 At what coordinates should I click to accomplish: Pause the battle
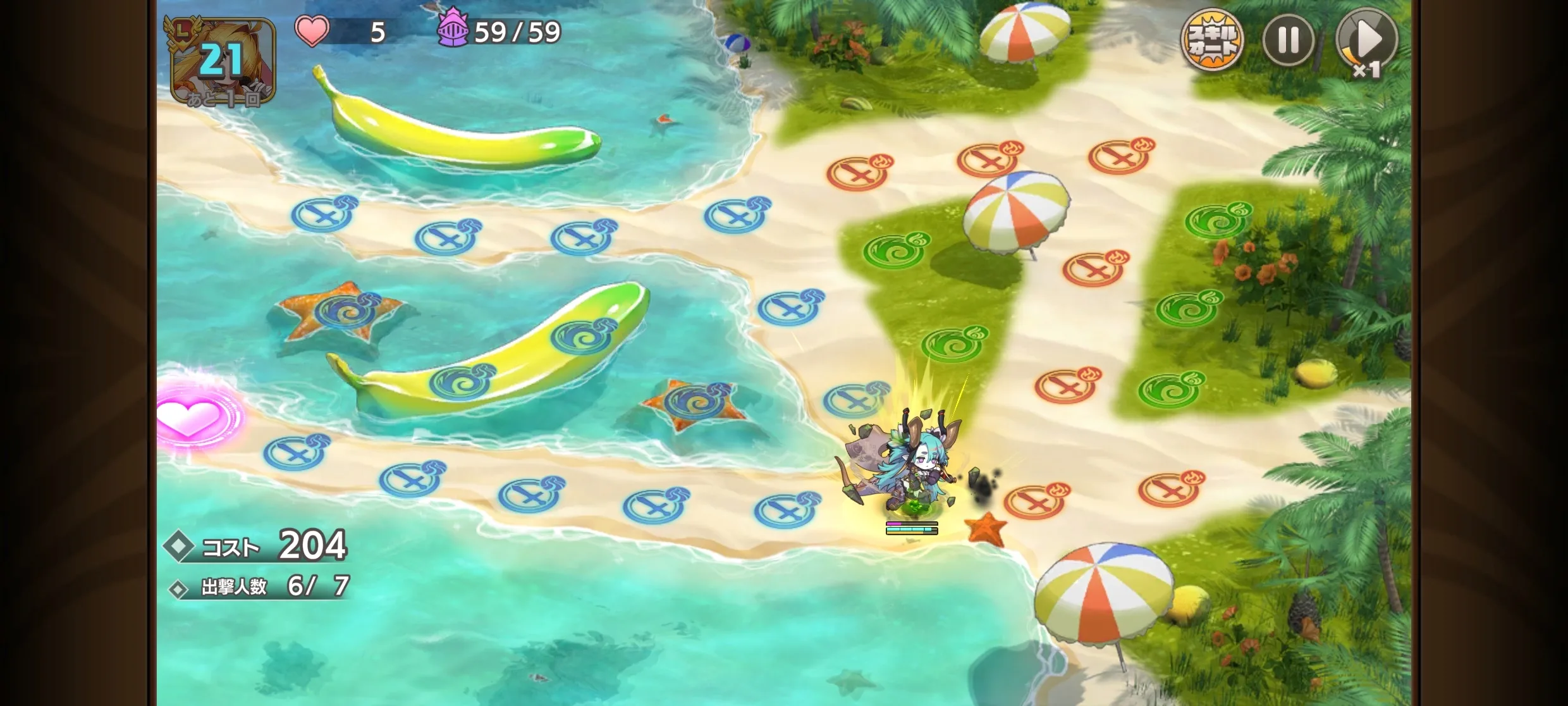coord(1288,40)
